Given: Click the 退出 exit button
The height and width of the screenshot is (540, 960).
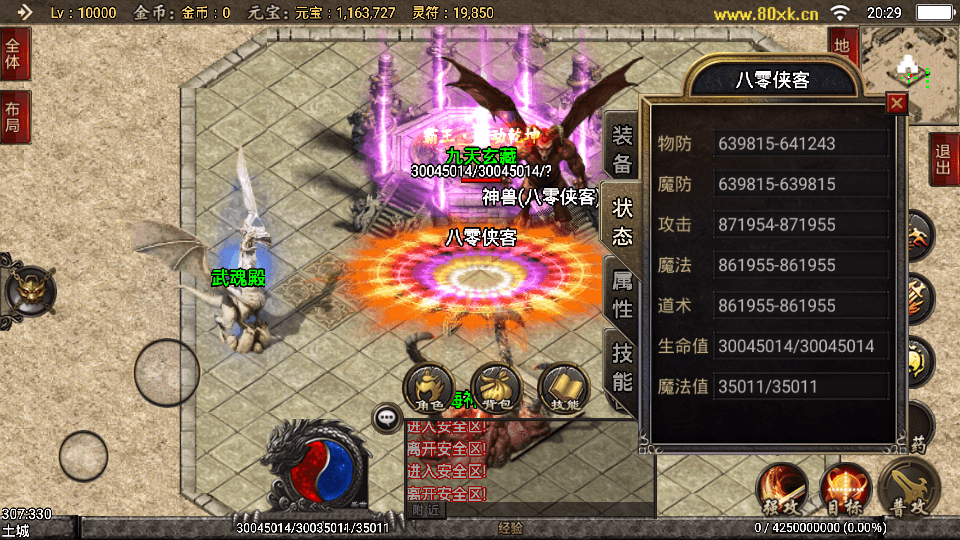Looking at the screenshot, I should pyautogui.click(x=942, y=160).
